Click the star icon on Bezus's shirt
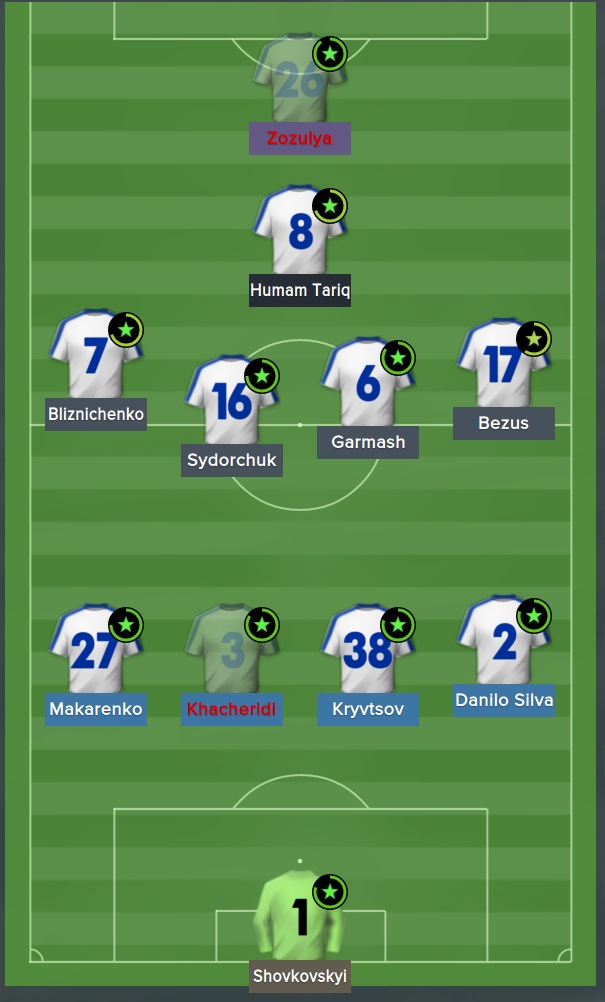605x1002 pixels. 534,339
